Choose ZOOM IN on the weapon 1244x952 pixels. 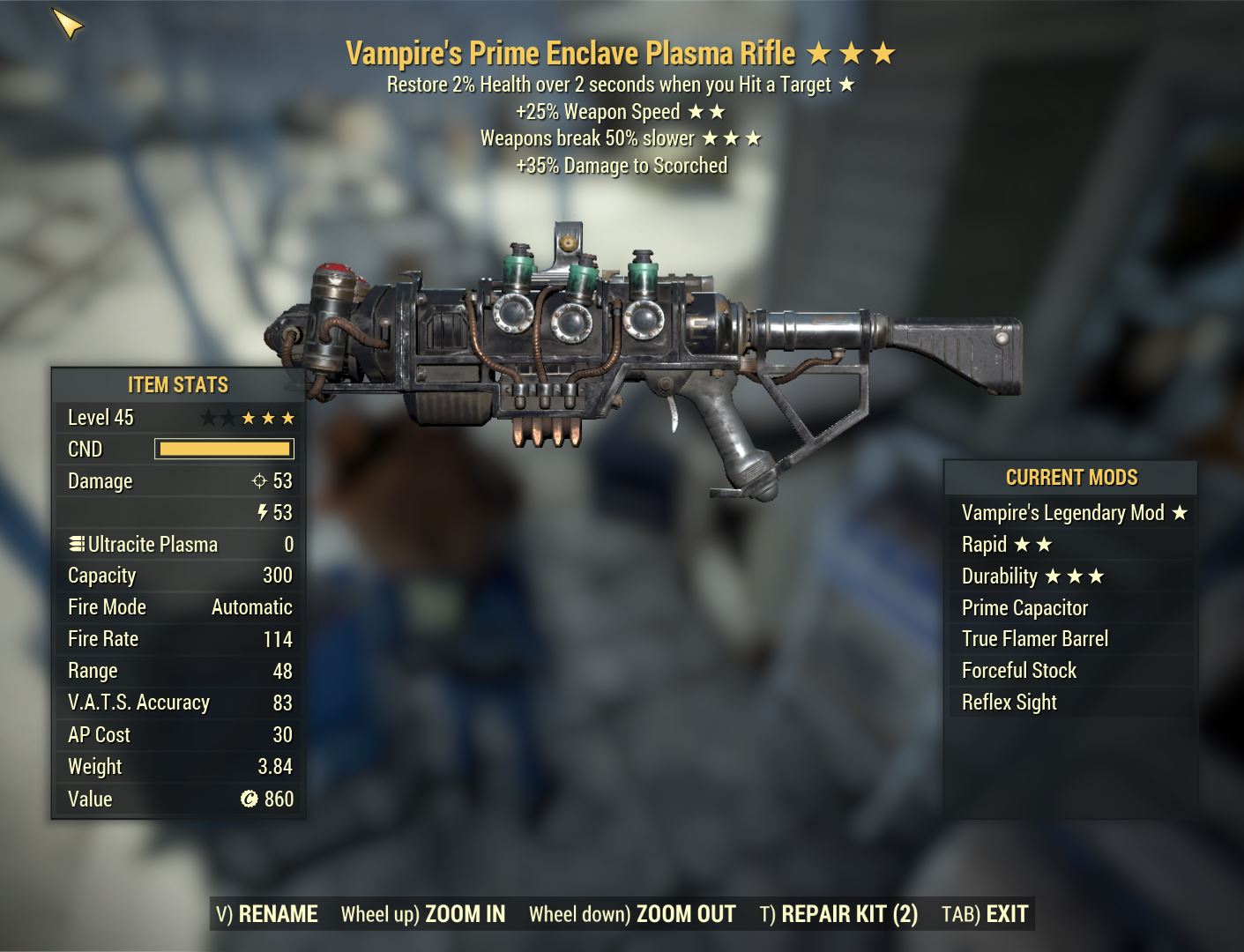tap(424, 914)
